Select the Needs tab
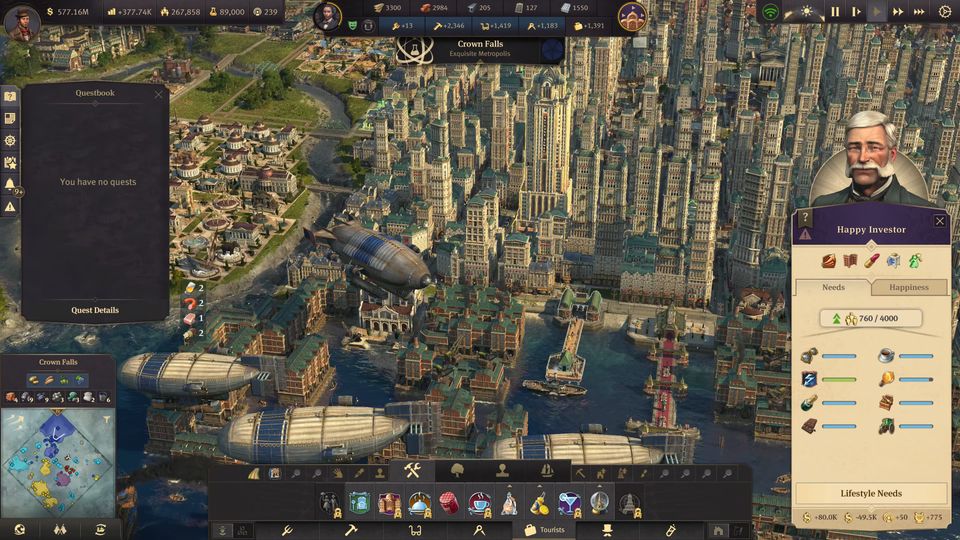The height and width of the screenshot is (540, 960). 833,287
